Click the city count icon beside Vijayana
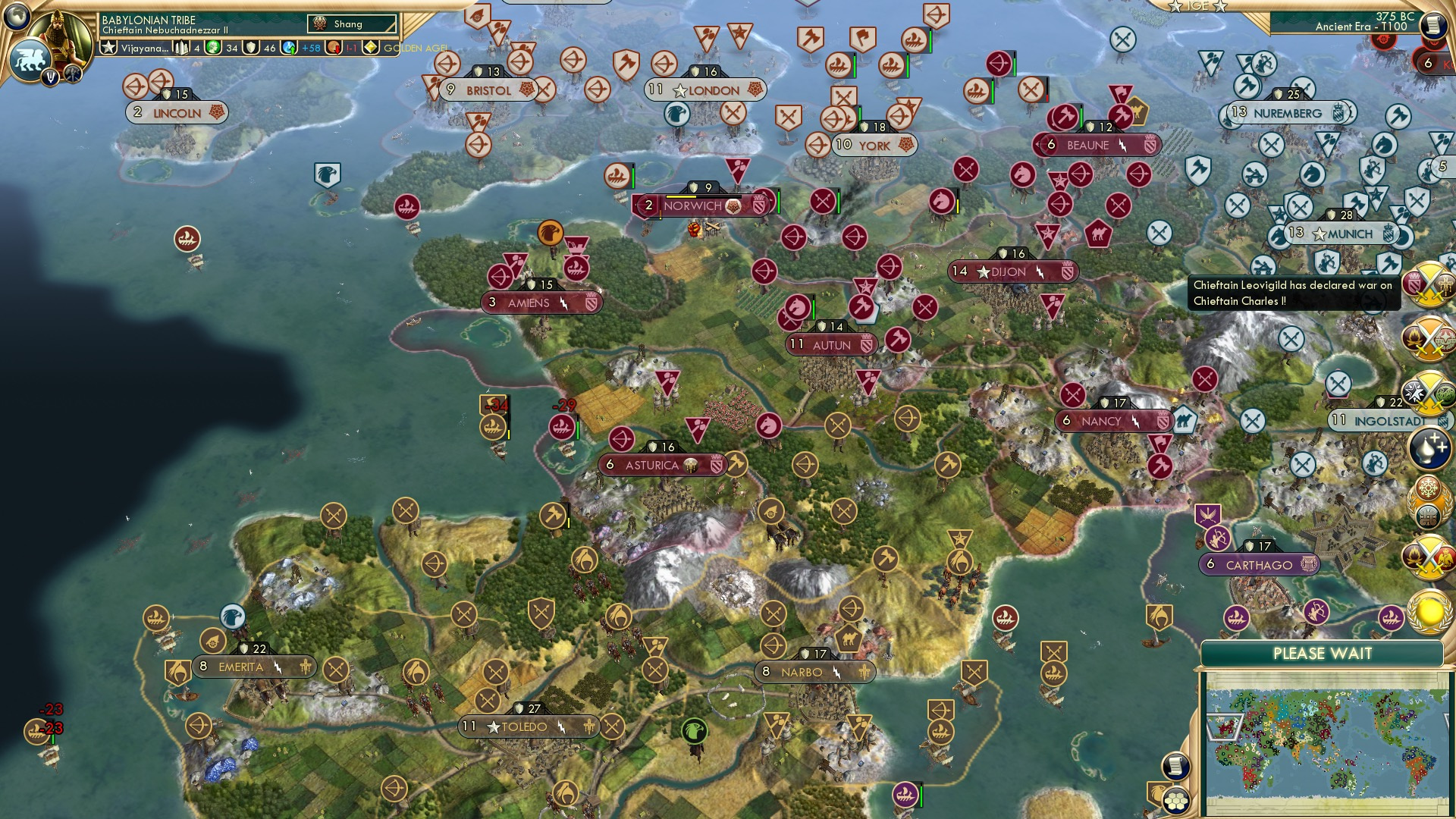1456x819 pixels. point(182,47)
